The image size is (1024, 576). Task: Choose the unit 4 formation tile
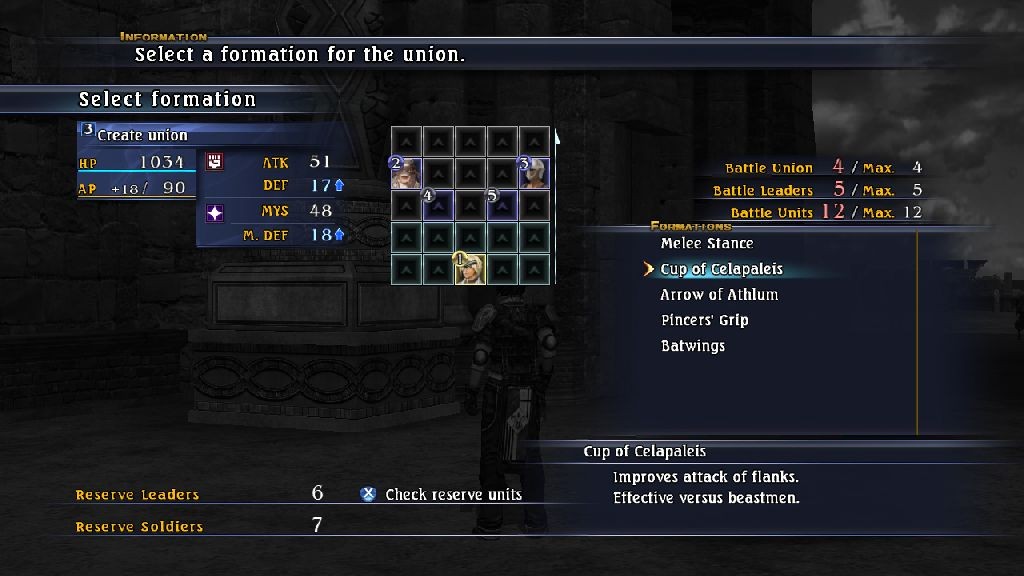(x=438, y=205)
